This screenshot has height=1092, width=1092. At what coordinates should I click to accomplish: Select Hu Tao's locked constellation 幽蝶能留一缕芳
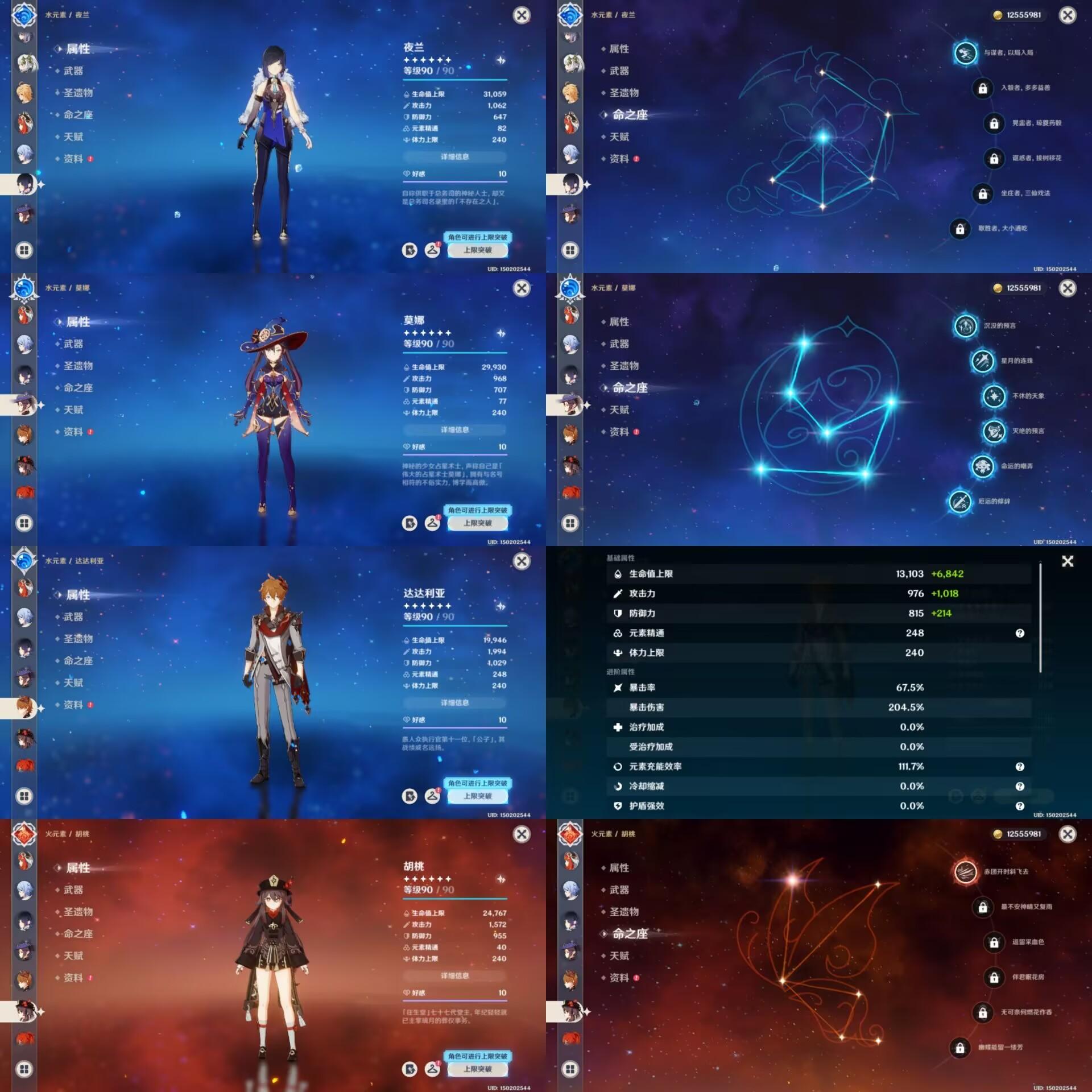960,1048
